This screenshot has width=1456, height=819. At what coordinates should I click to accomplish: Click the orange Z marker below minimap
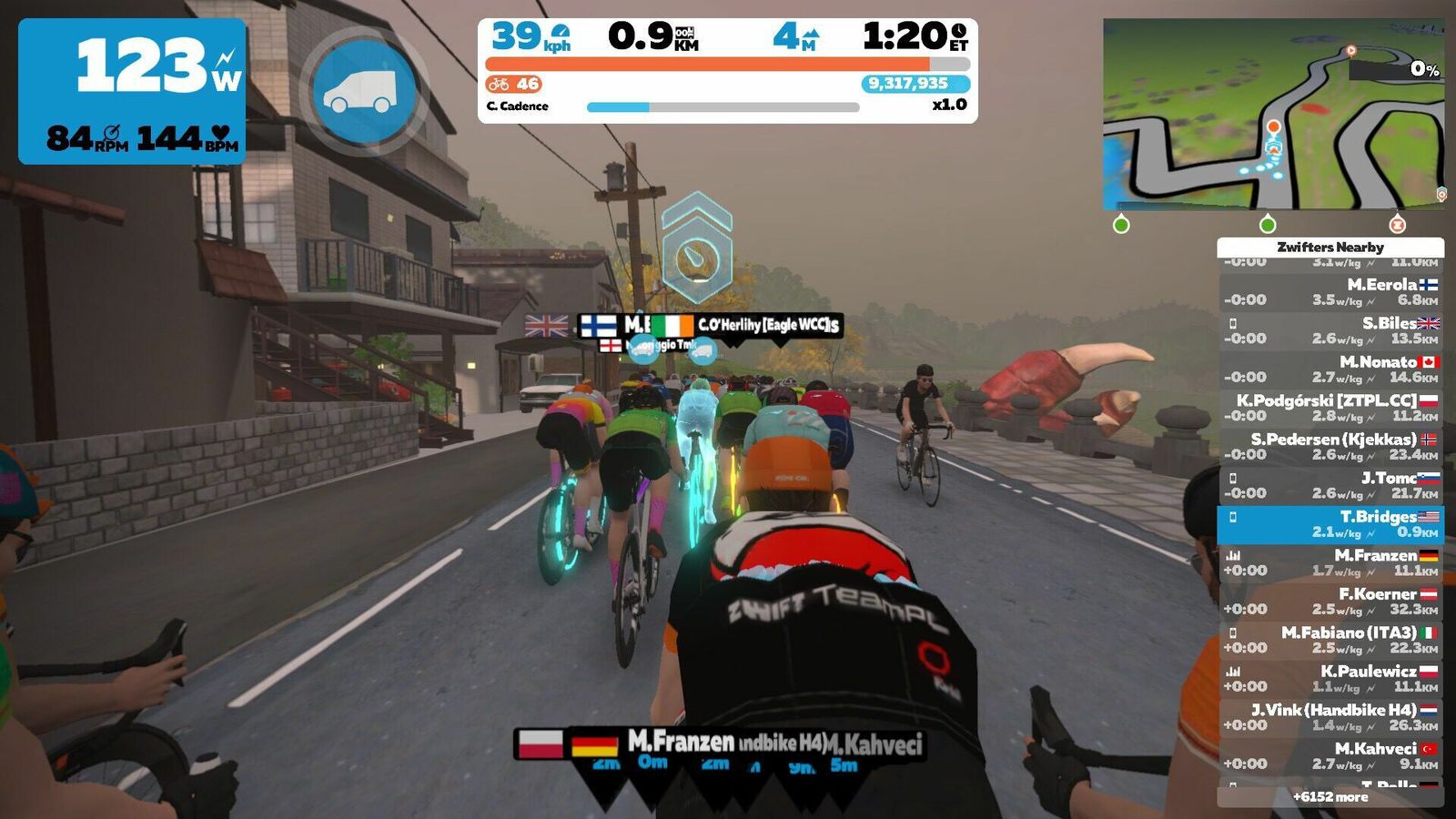pos(1397,224)
